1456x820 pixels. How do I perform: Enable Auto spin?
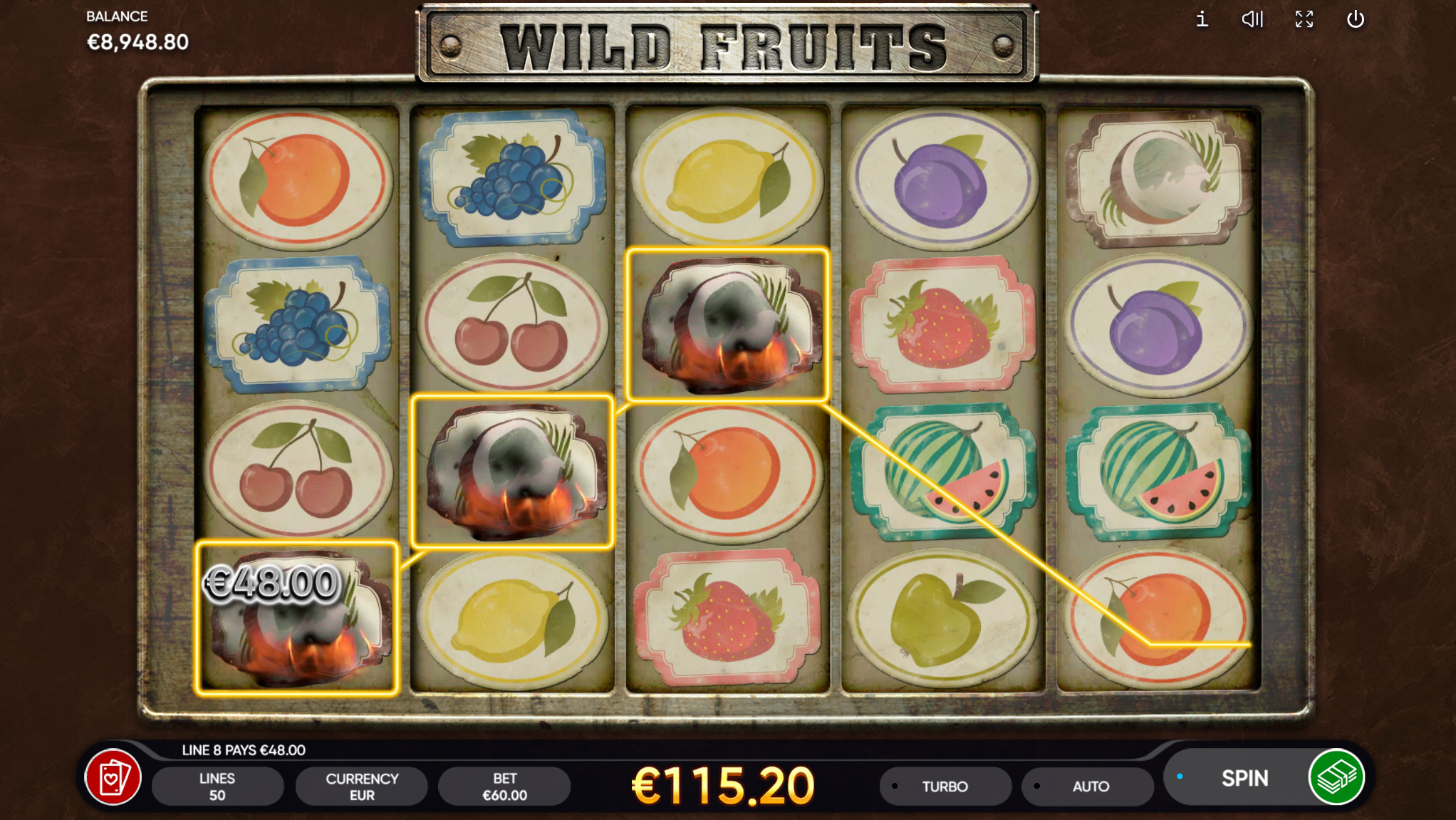(1089, 787)
